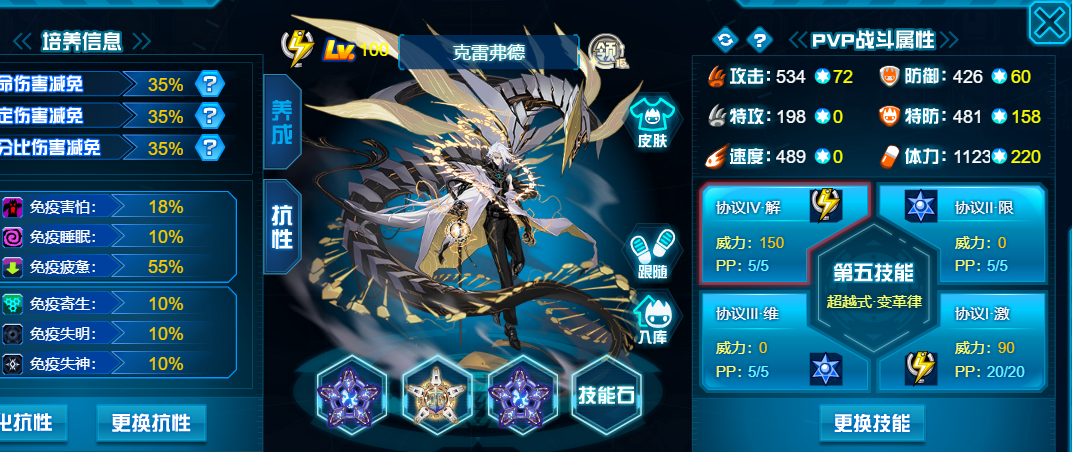The width and height of the screenshot is (1072, 452).
Task: Show next 培养信息 page with right arrows
Action: pos(141,41)
